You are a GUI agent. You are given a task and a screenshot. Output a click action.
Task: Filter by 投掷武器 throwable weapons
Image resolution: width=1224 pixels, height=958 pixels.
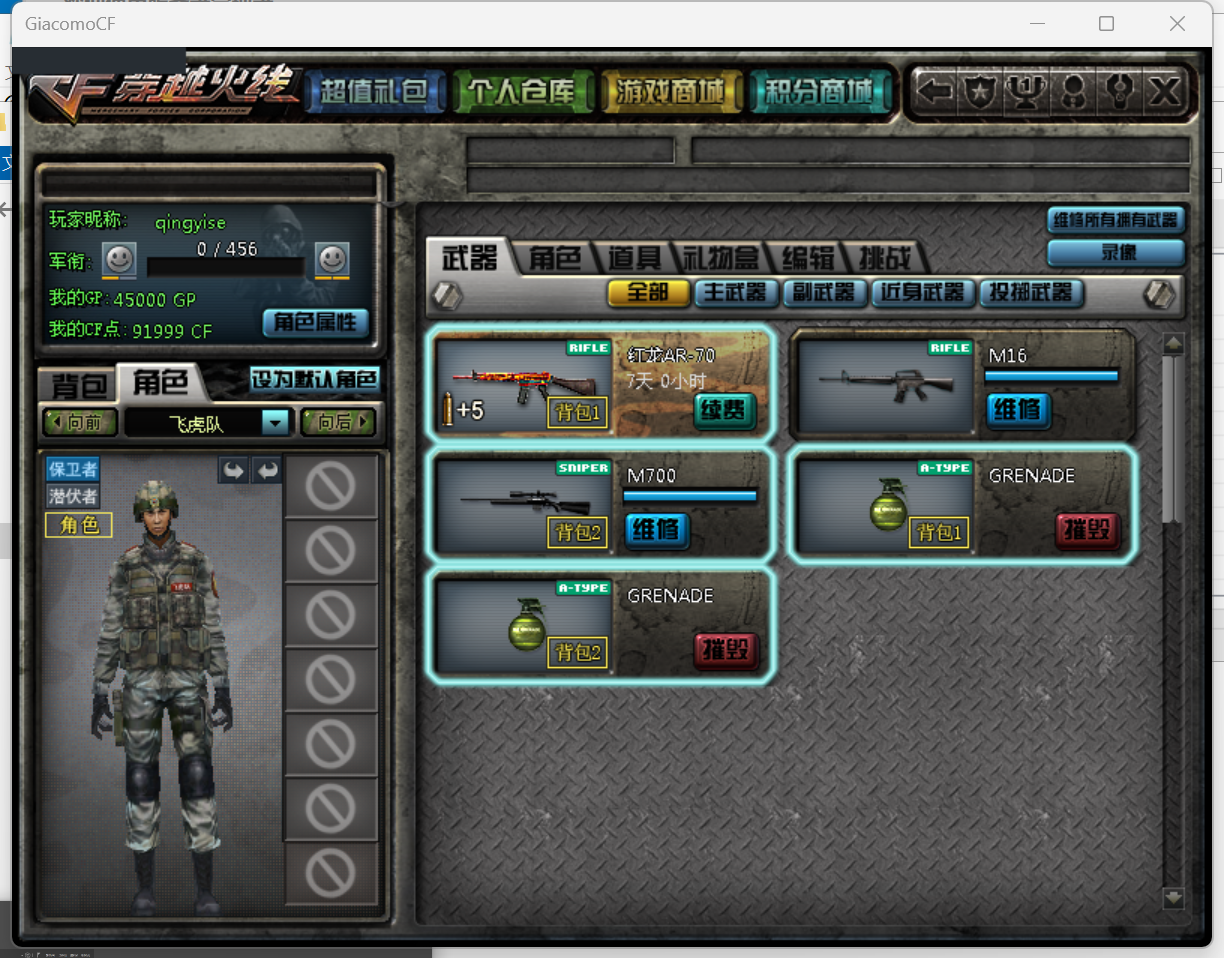pyautogui.click(x=1030, y=292)
